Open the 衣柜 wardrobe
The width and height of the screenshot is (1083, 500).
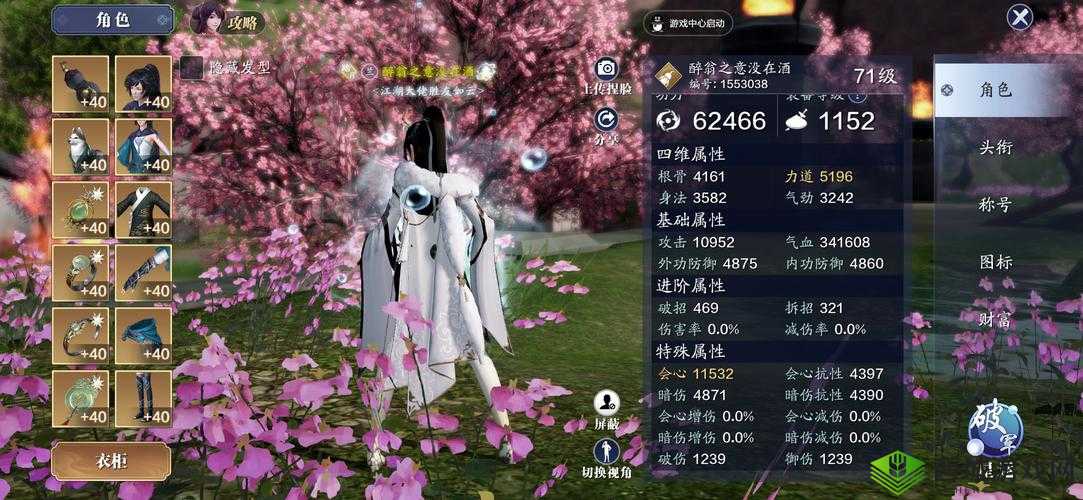click(x=111, y=462)
